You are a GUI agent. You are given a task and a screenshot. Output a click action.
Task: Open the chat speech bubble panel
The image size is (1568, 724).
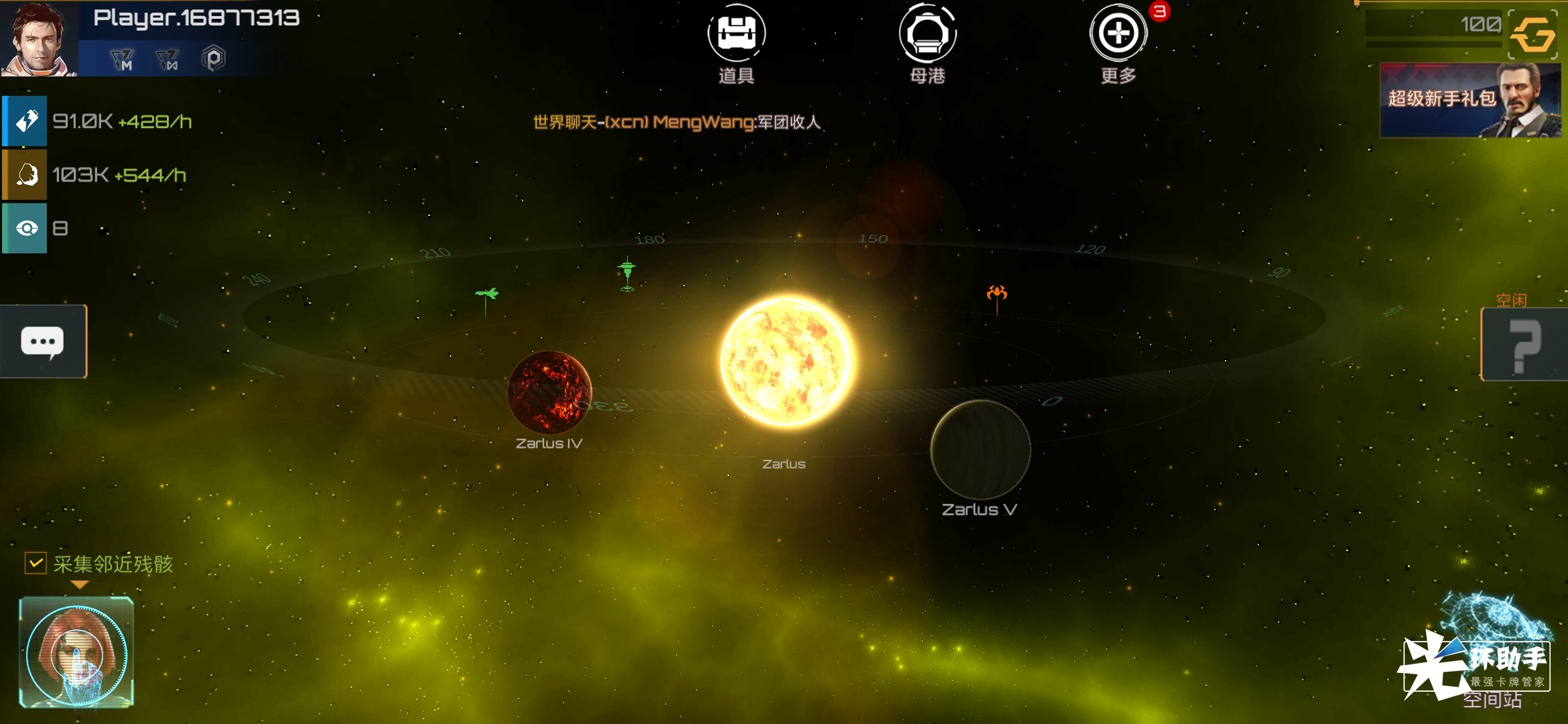[43, 342]
